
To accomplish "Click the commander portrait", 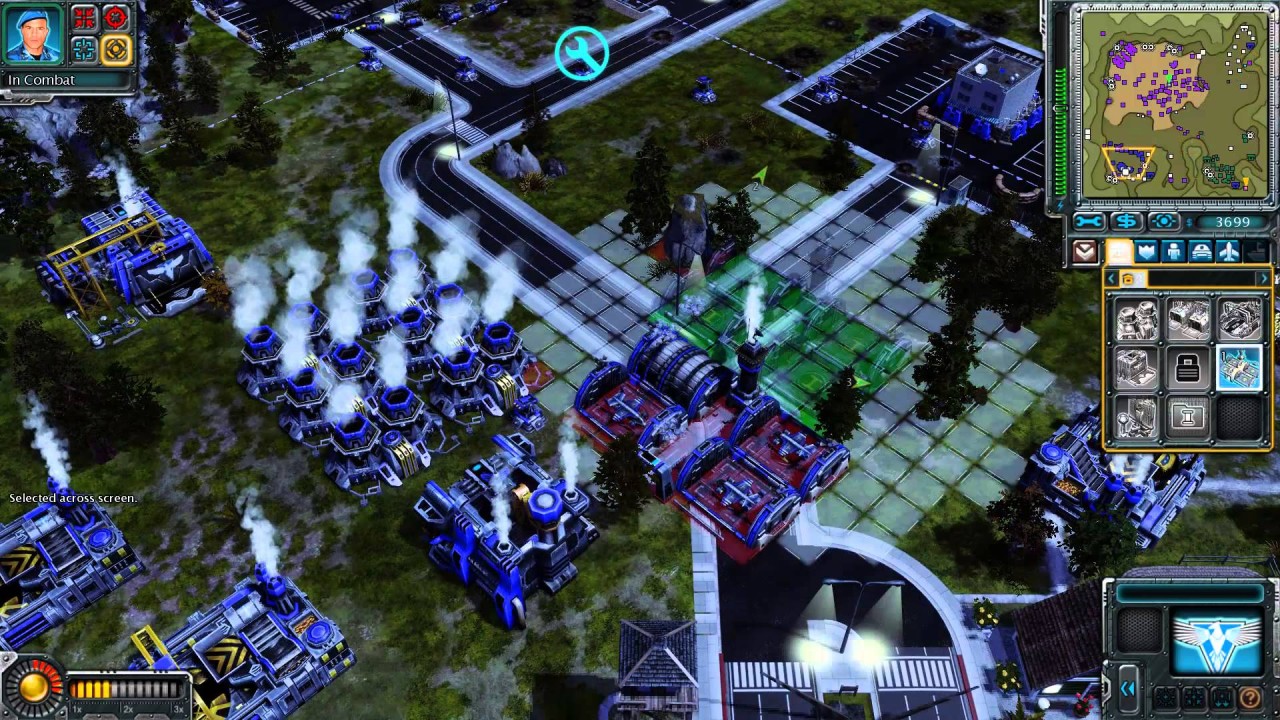I will pyautogui.click(x=35, y=32).
